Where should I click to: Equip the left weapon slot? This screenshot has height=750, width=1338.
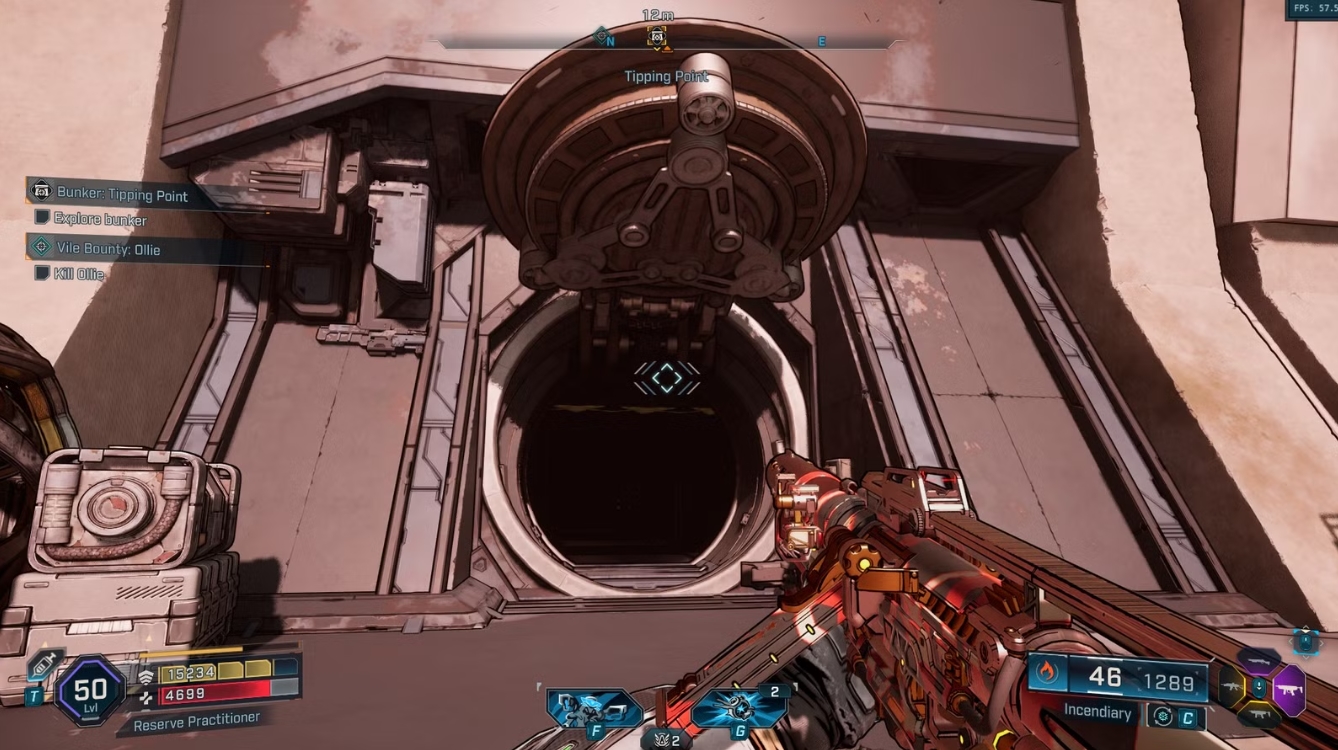point(1231,688)
